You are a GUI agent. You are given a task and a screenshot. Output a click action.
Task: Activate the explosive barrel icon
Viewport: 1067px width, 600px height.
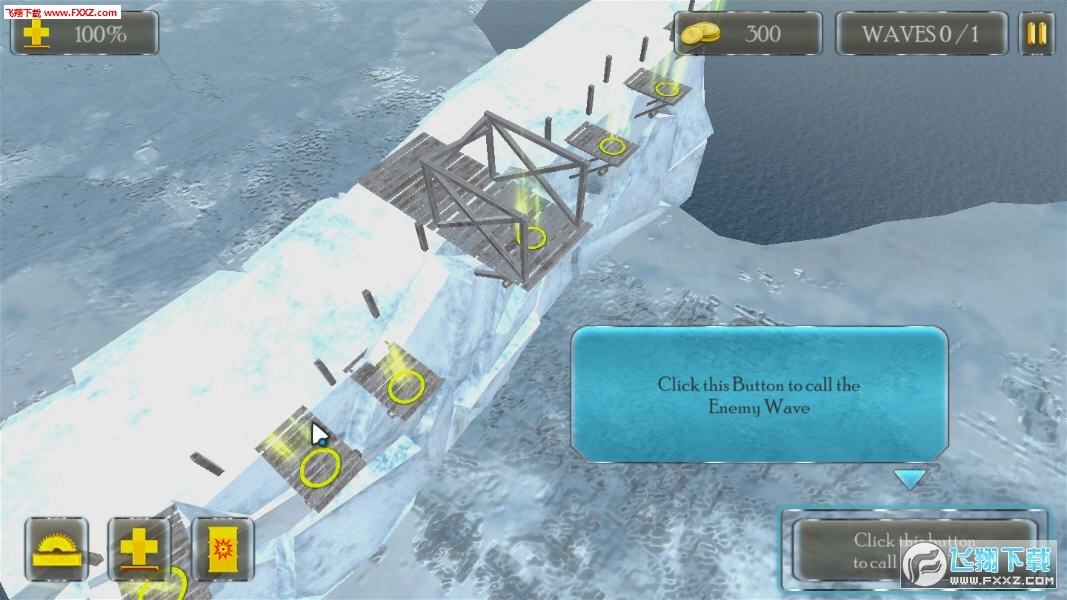(x=221, y=549)
